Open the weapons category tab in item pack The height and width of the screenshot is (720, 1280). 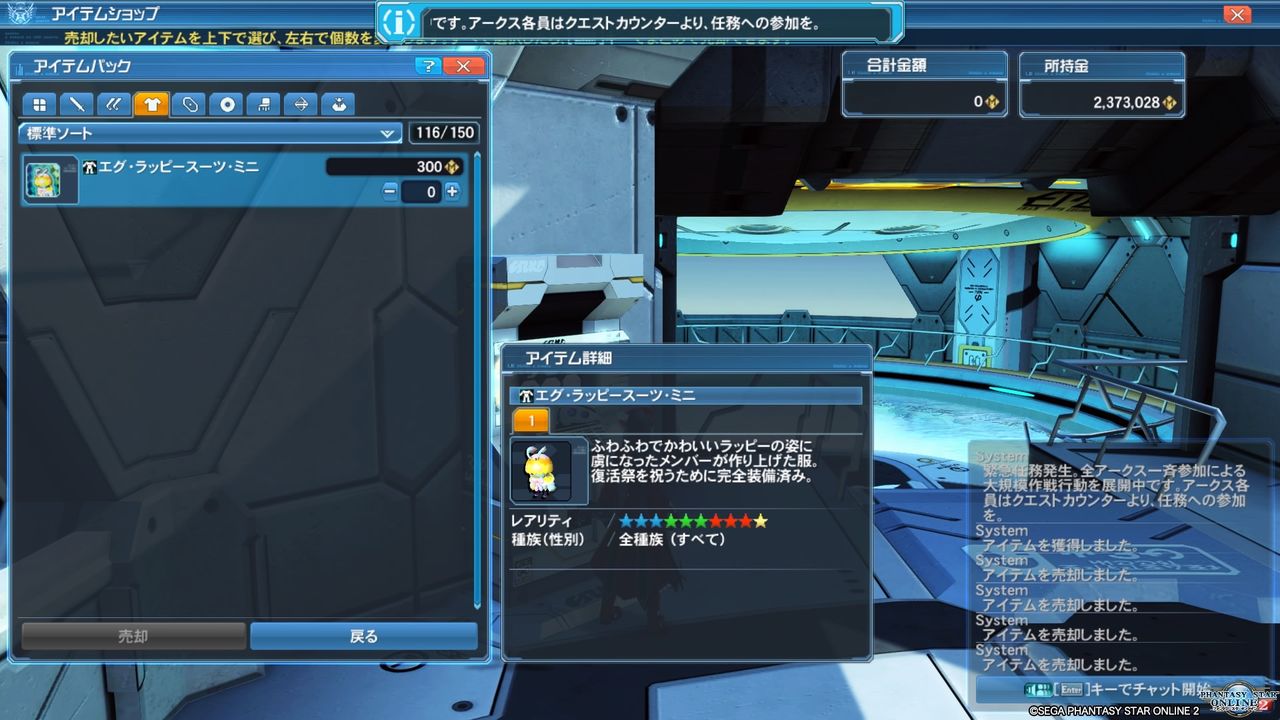[75, 104]
